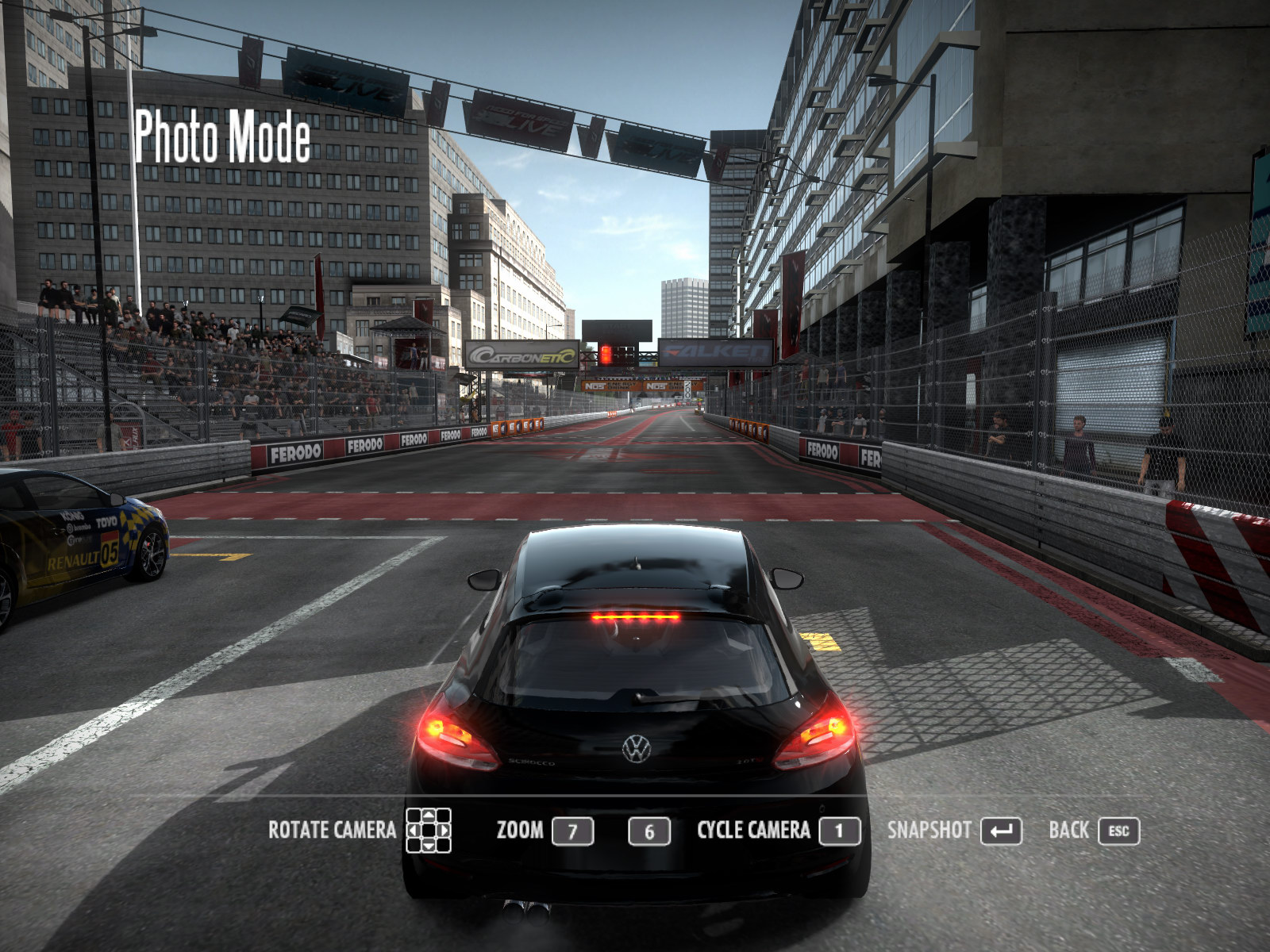Select the Cycle Camera option

click(x=777, y=831)
